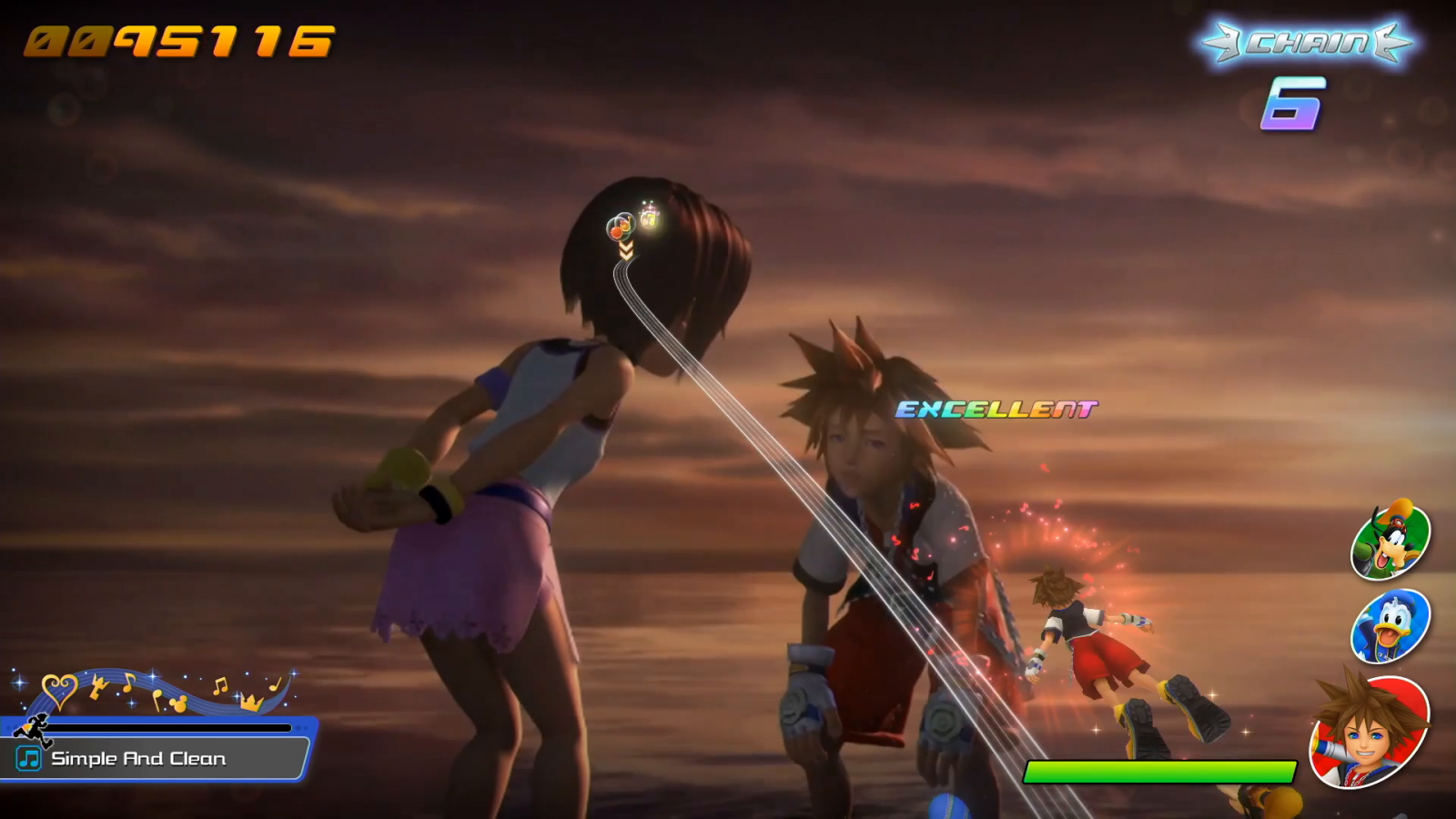Select the Donald Duck party portrait
The image size is (1456, 819).
pos(1390,626)
